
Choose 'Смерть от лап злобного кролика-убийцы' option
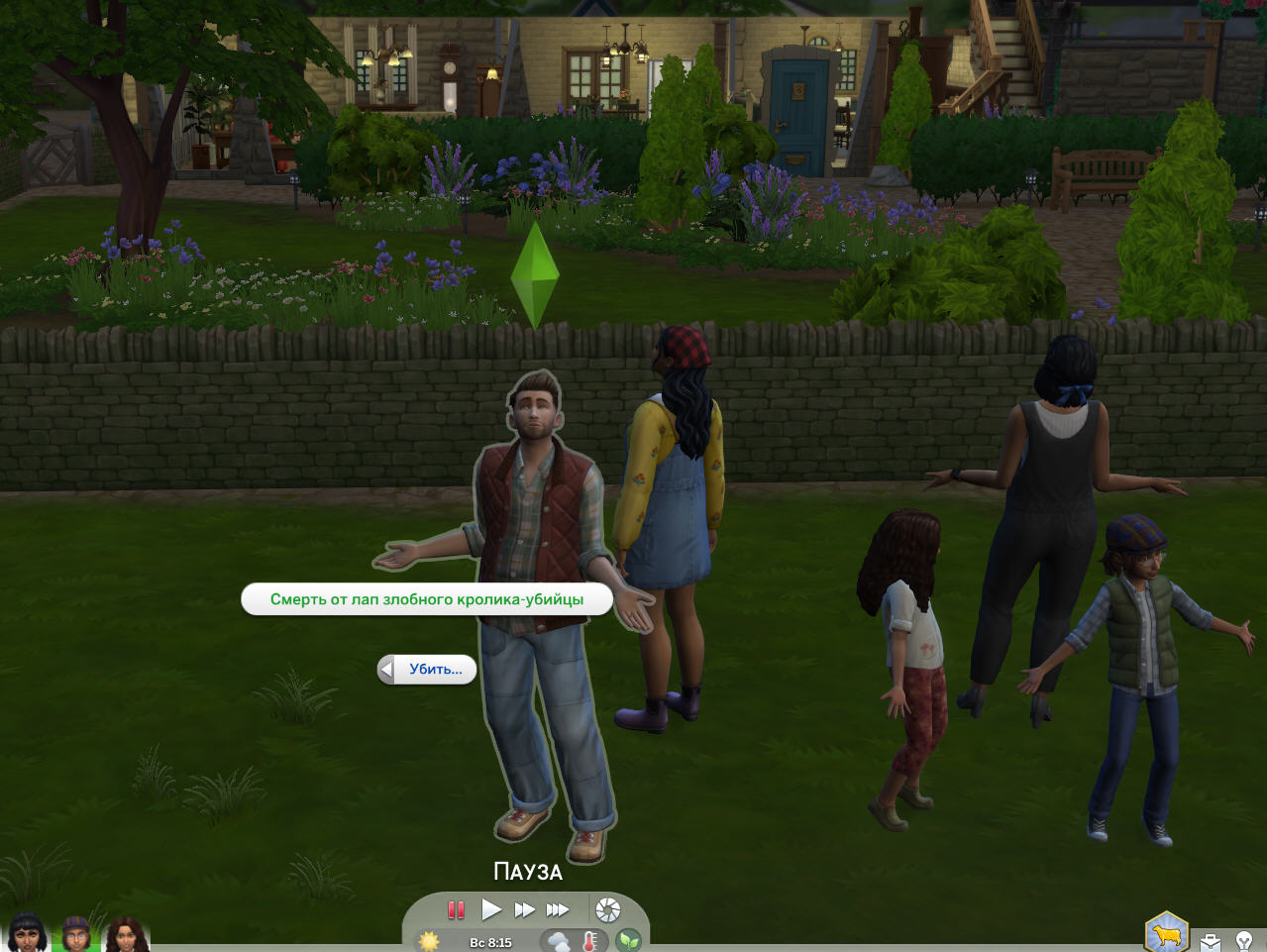[x=427, y=599]
